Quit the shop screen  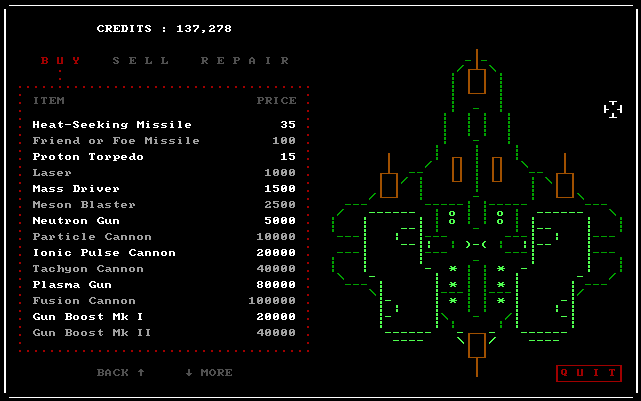point(588,373)
